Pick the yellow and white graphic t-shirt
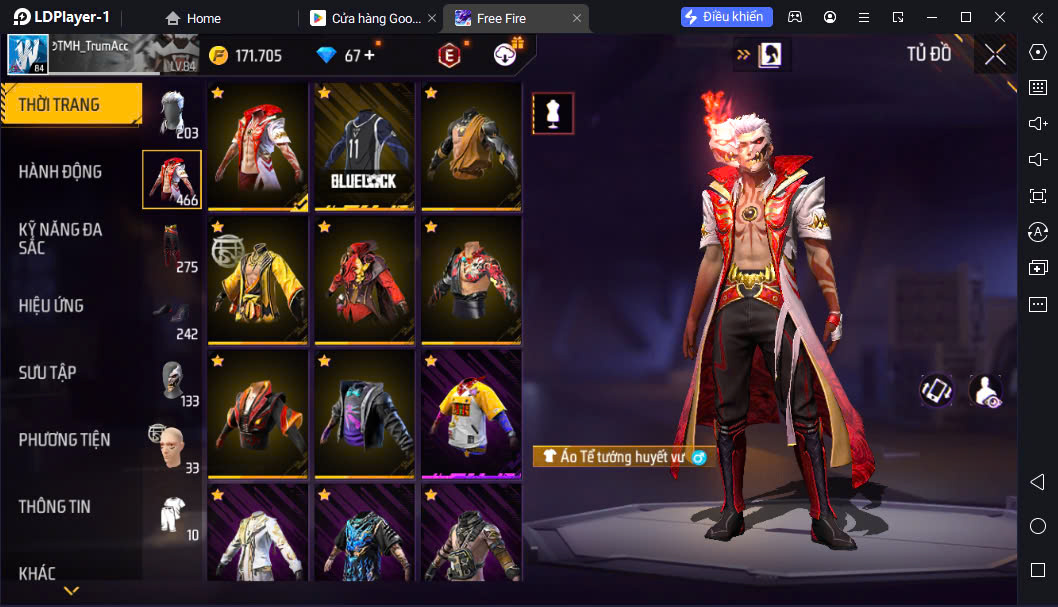 [470, 414]
